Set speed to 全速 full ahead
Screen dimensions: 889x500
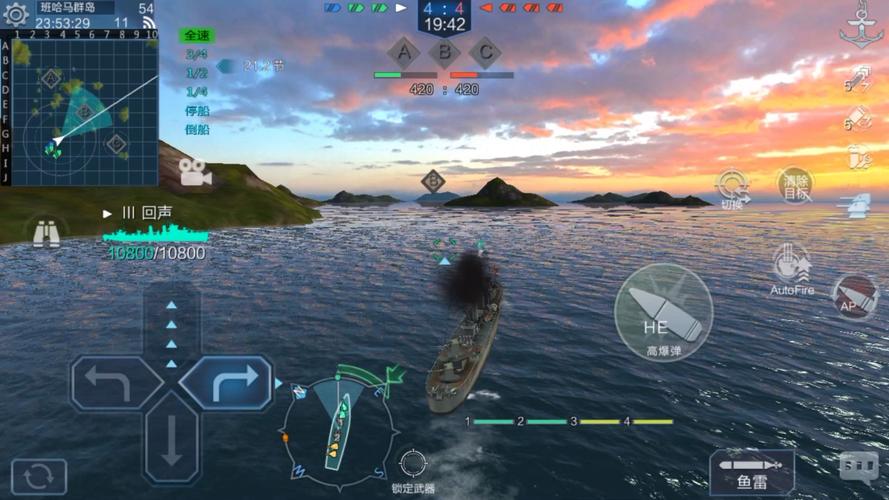pos(197,36)
